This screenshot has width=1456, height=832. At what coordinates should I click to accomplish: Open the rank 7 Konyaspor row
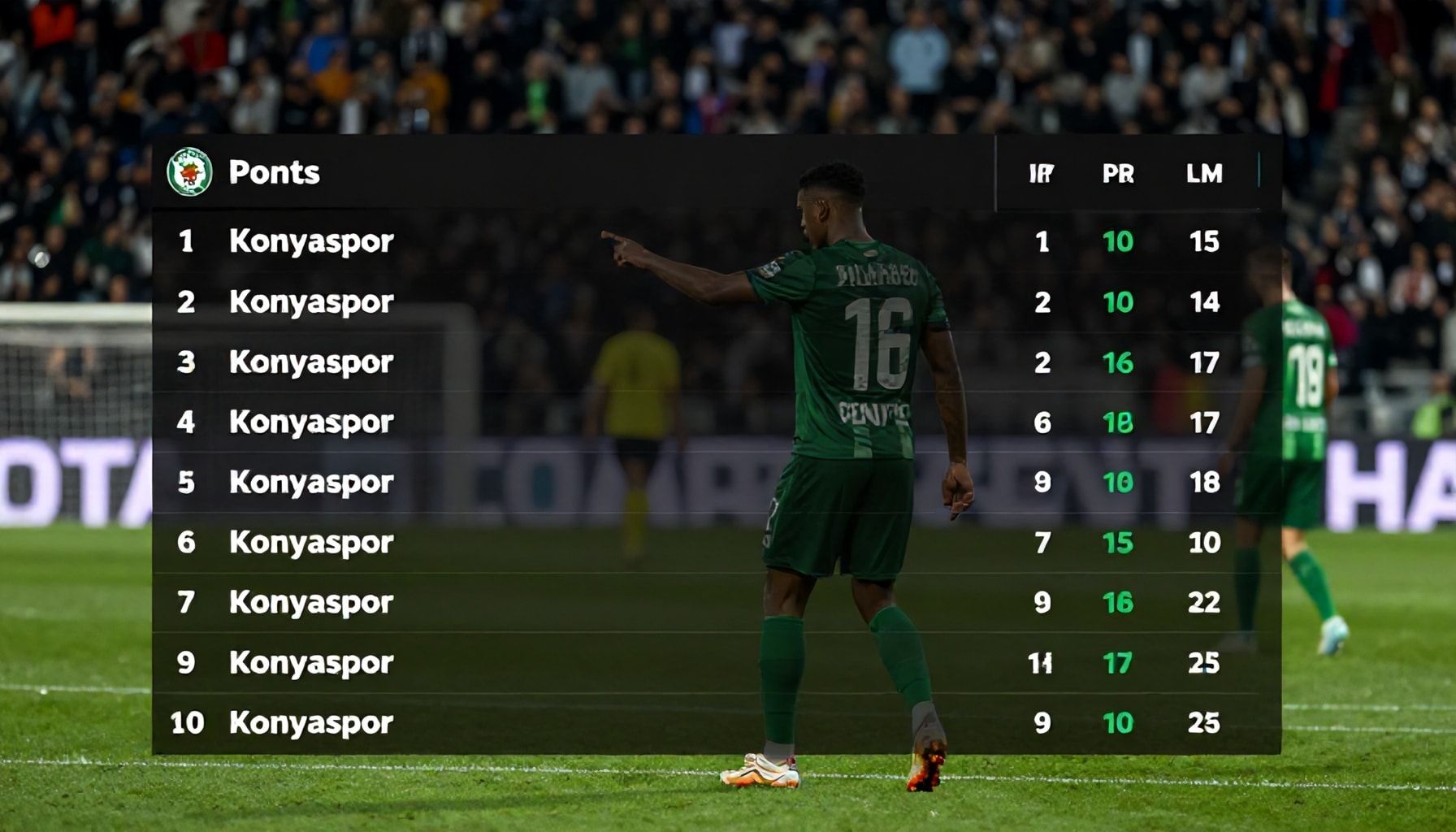click(x=311, y=603)
